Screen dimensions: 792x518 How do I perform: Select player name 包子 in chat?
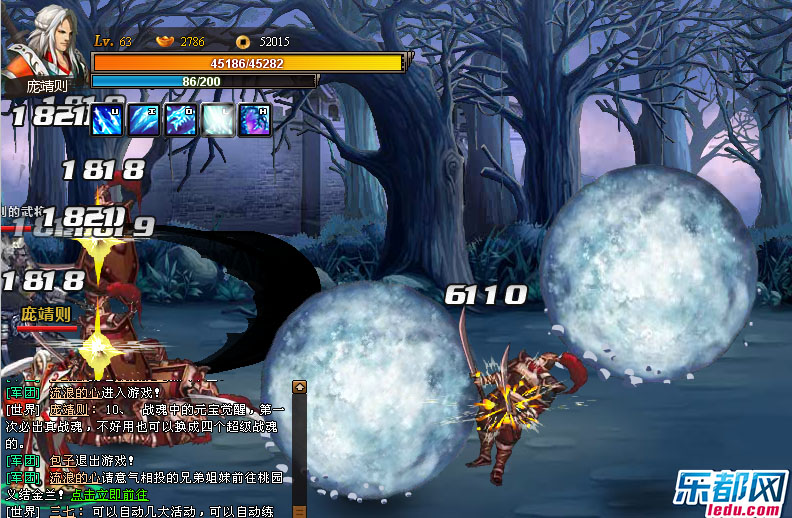tap(62, 460)
